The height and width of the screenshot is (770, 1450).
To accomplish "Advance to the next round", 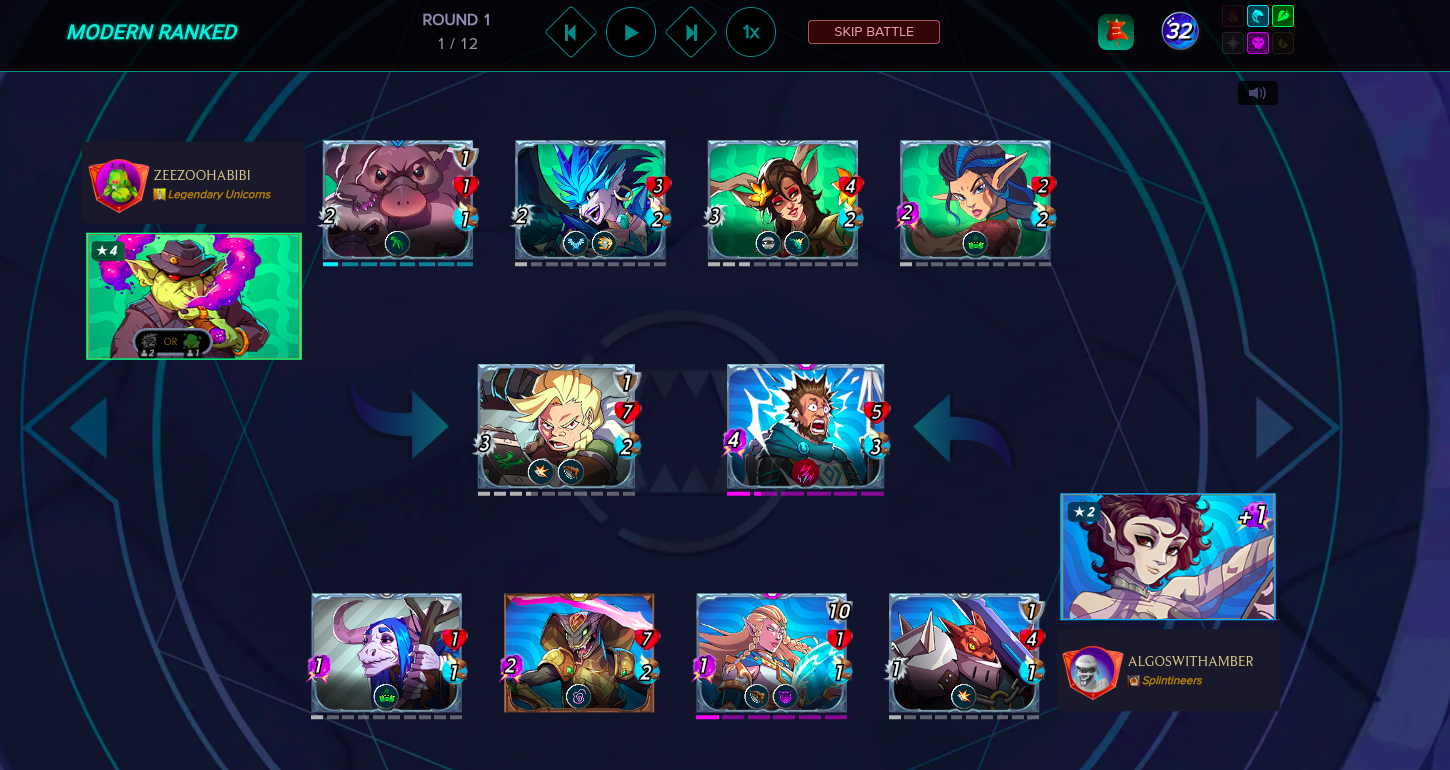I will (x=691, y=32).
